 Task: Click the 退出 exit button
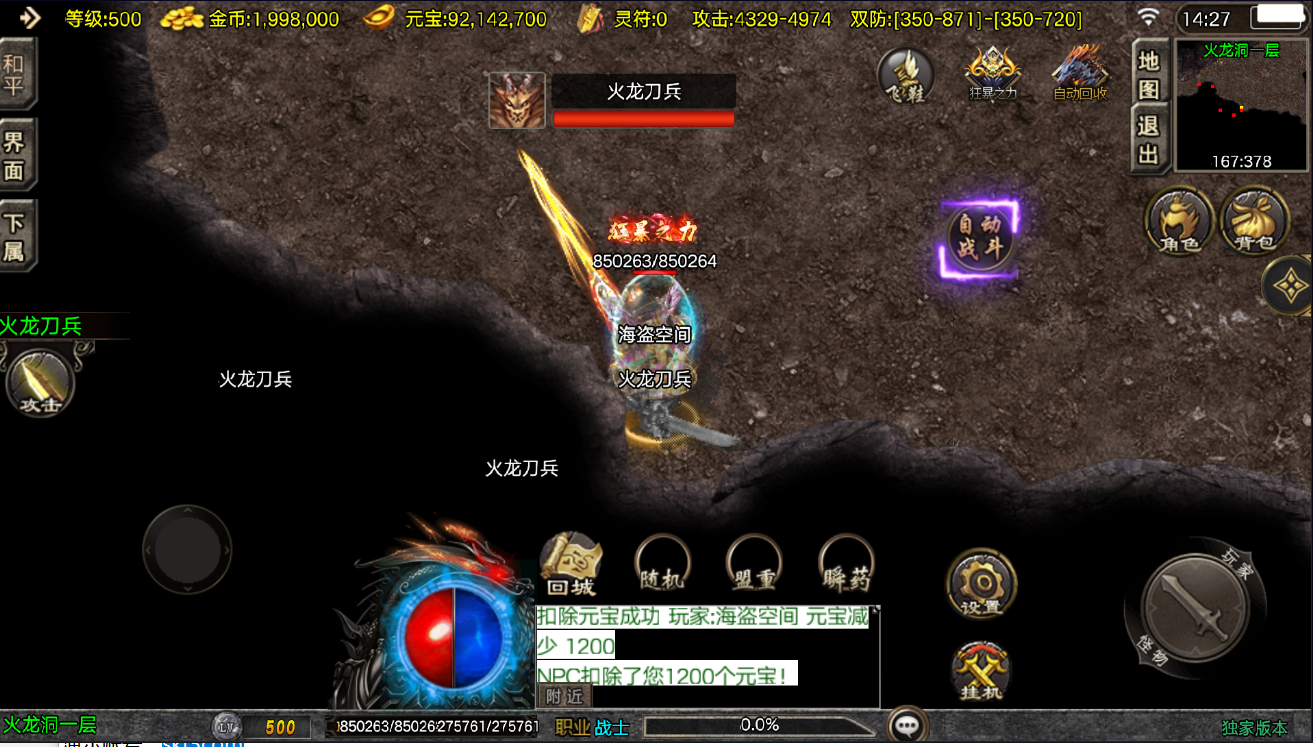pyautogui.click(x=1149, y=140)
